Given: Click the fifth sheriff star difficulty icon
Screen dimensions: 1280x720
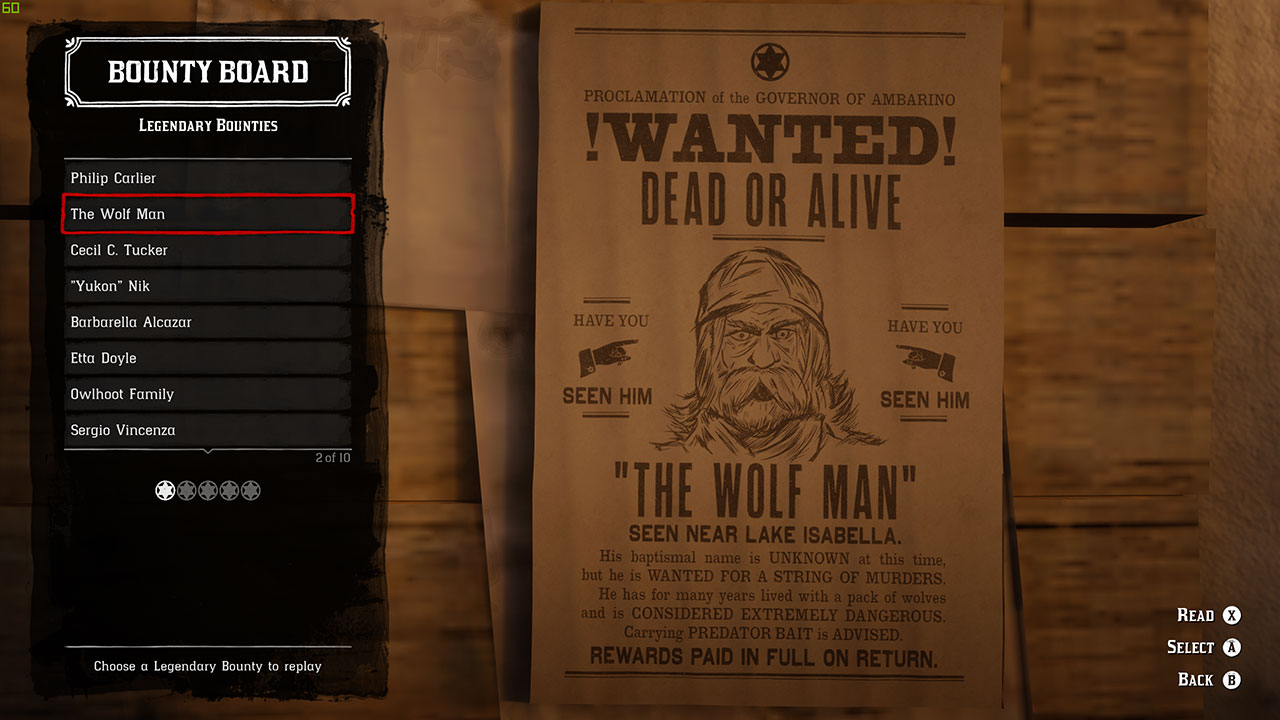Looking at the screenshot, I should tap(228, 490).
